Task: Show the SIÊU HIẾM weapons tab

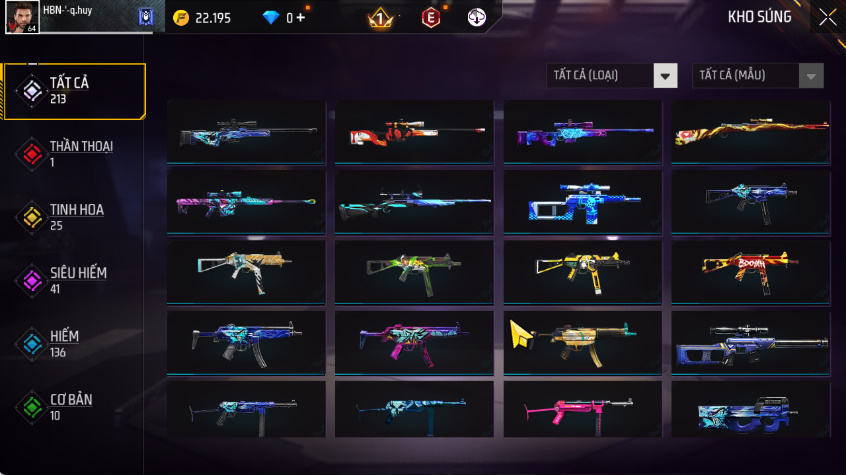Action: (x=74, y=279)
